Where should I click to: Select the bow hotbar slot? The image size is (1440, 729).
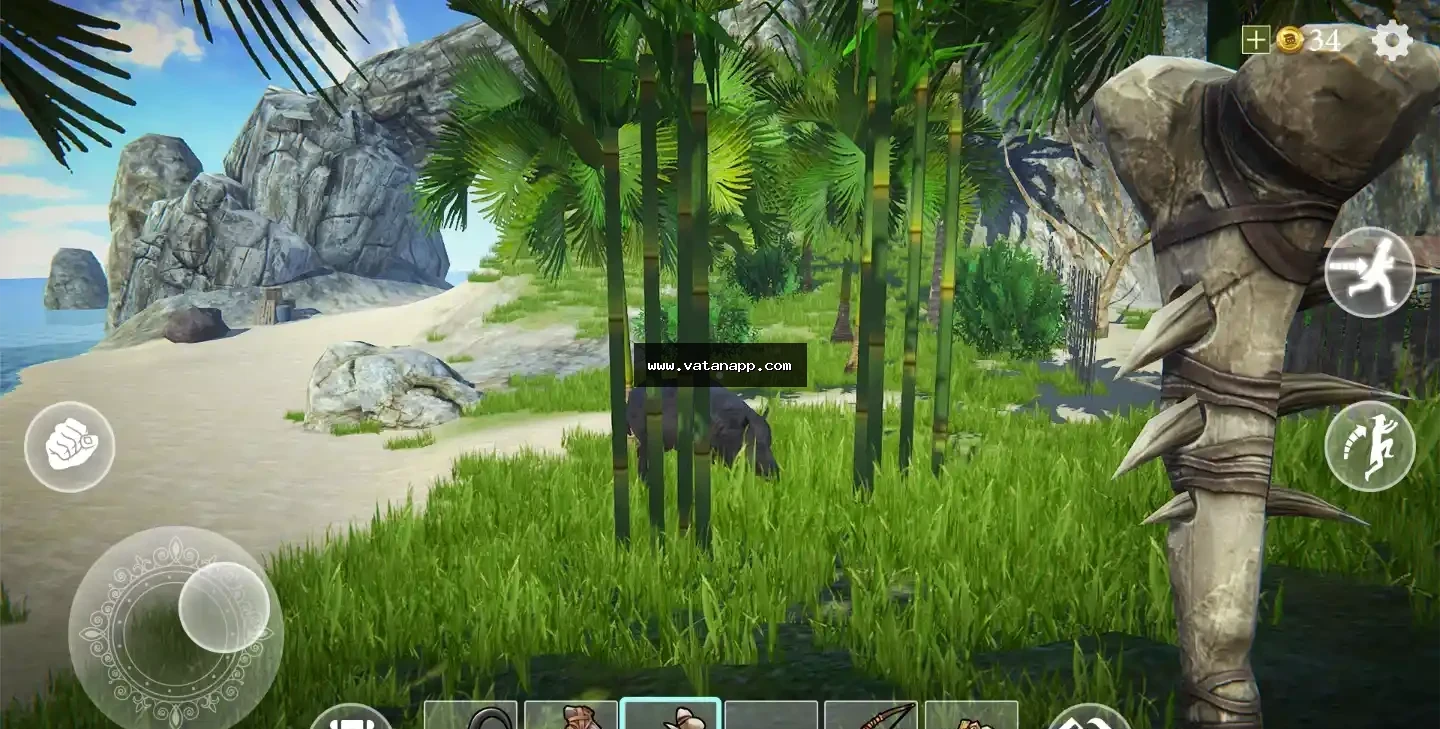pyautogui.click(x=870, y=715)
